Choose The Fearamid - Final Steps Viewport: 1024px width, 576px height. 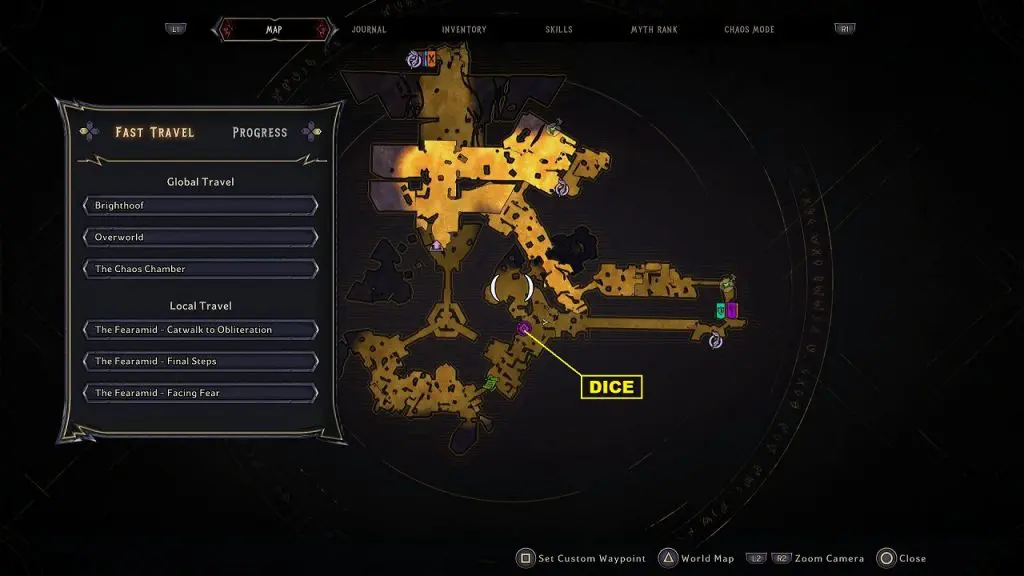coord(201,361)
